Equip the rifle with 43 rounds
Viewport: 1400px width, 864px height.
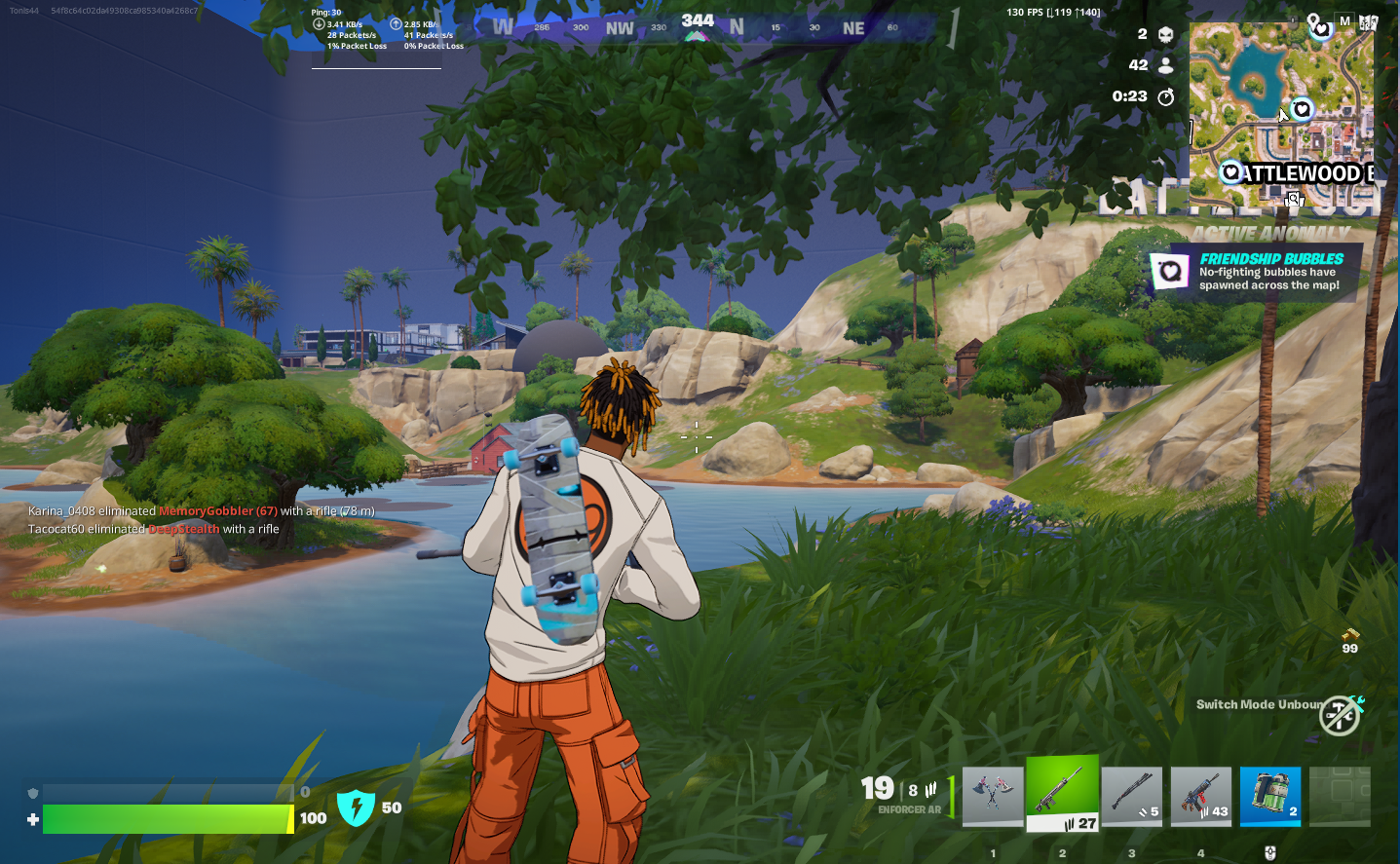click(x=1200, y=796)
